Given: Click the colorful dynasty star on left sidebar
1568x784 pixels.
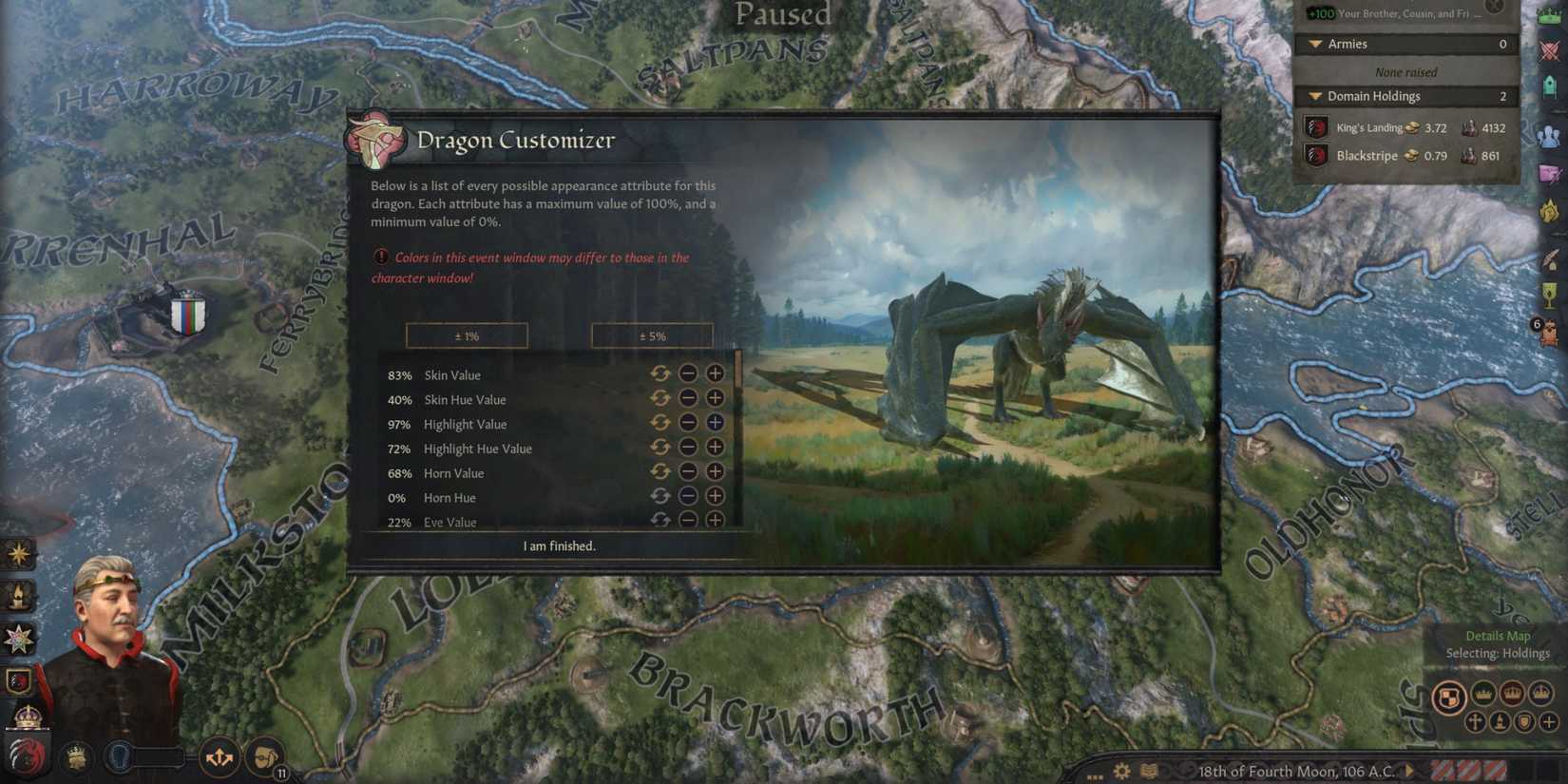Looking at the screenshot, I should pyautogui.click(x=17, y=641).
